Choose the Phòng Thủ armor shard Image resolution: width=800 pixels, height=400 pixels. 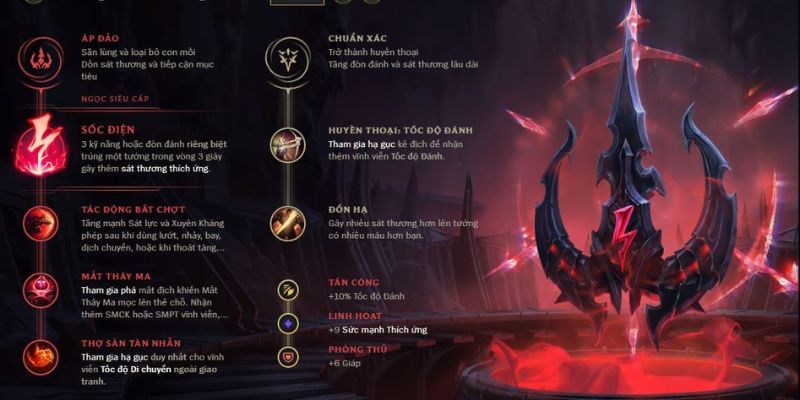click(288, 356)
